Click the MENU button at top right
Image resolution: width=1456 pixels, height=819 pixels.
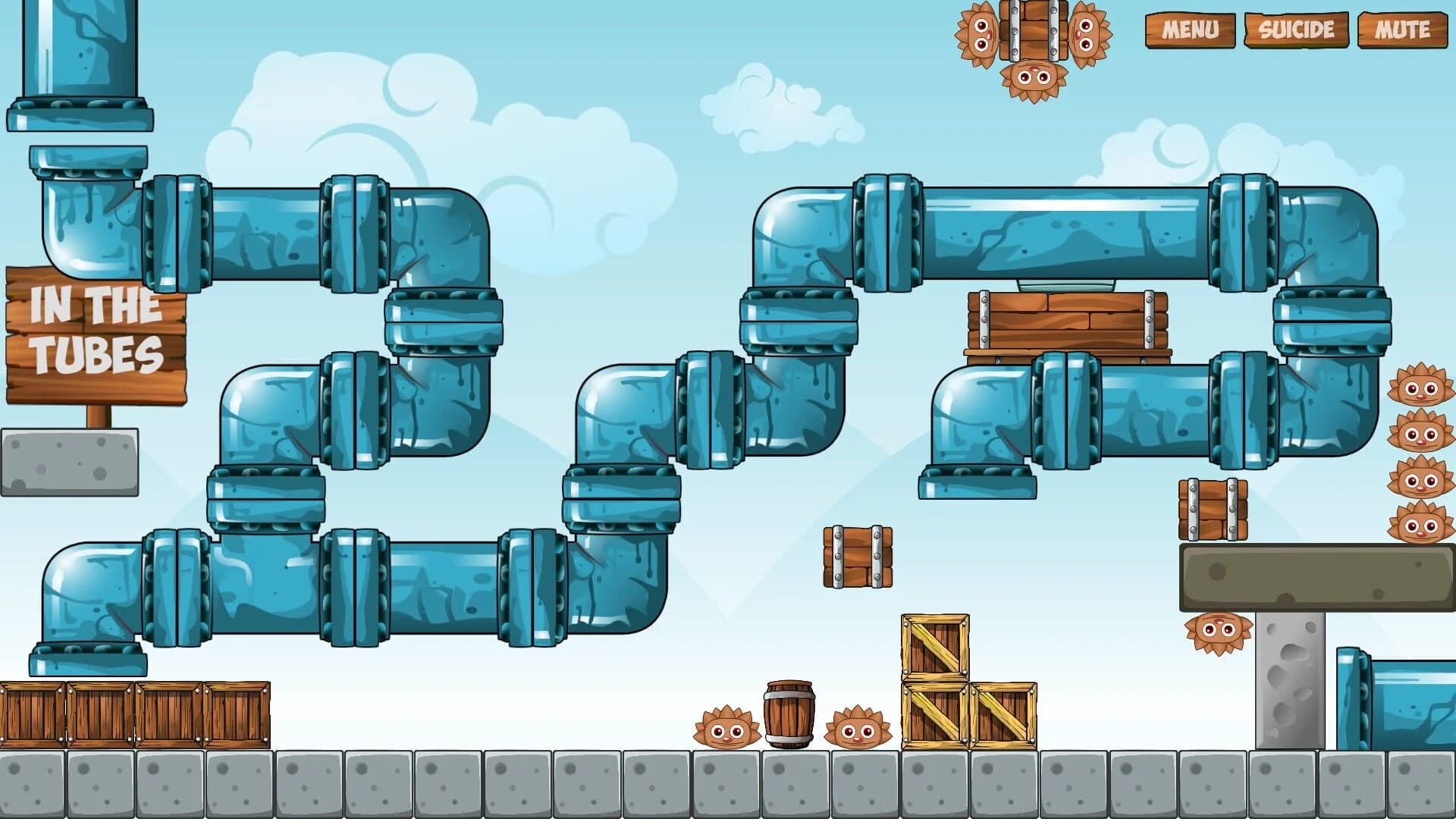pyautogui.click(x=1193, y=30)
